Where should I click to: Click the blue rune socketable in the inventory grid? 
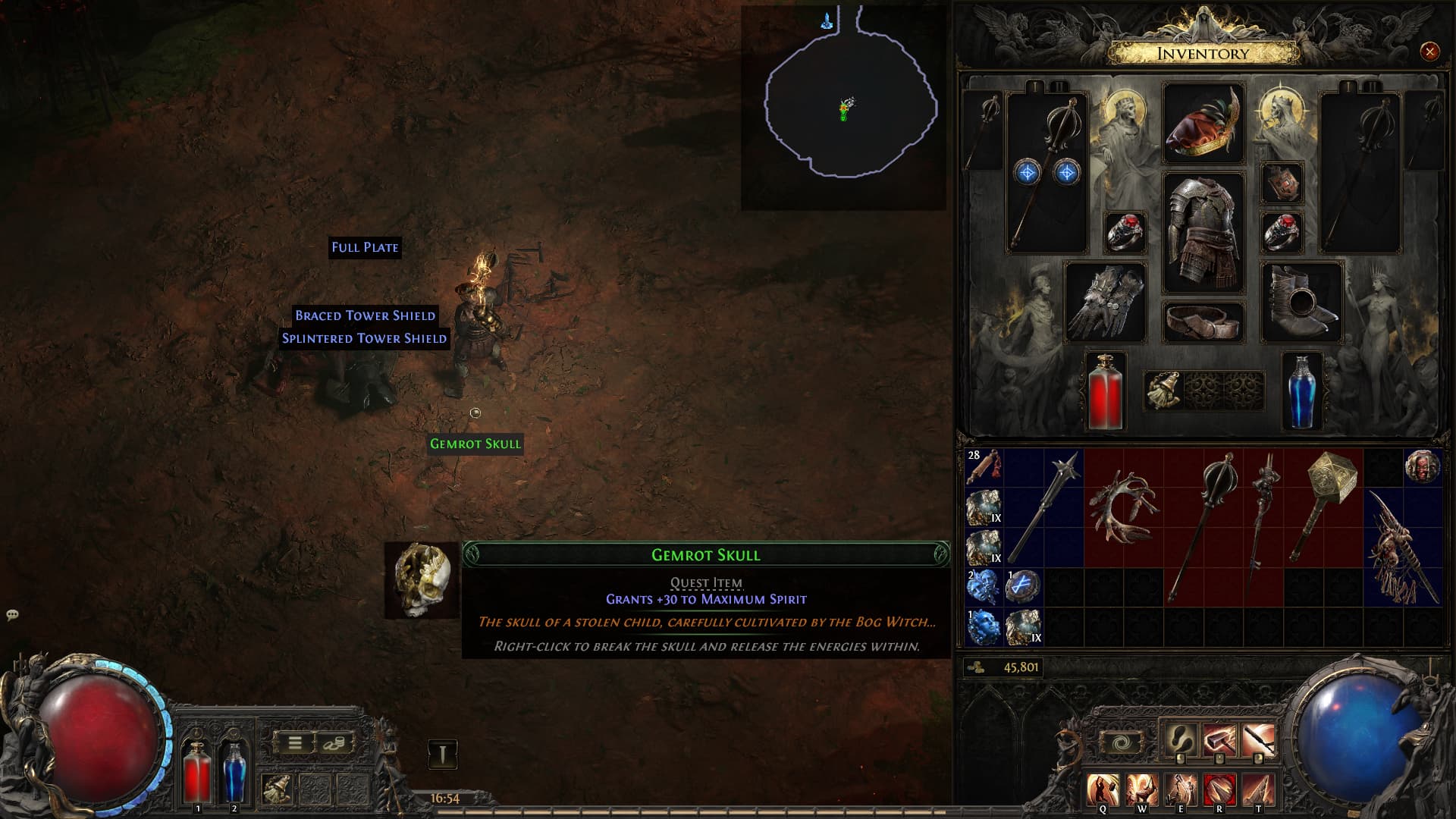pos(1022,587)
